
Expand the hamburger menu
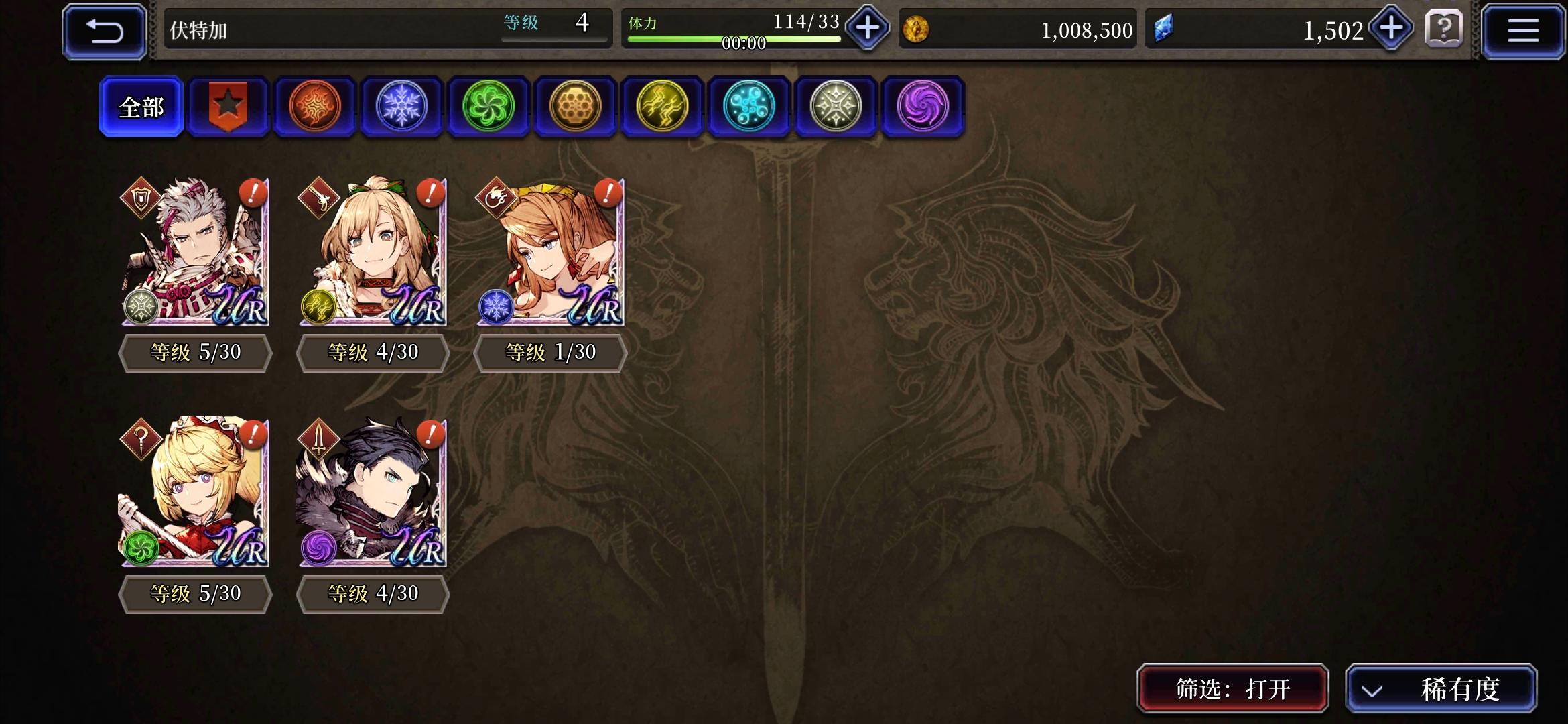point(1522,30)
